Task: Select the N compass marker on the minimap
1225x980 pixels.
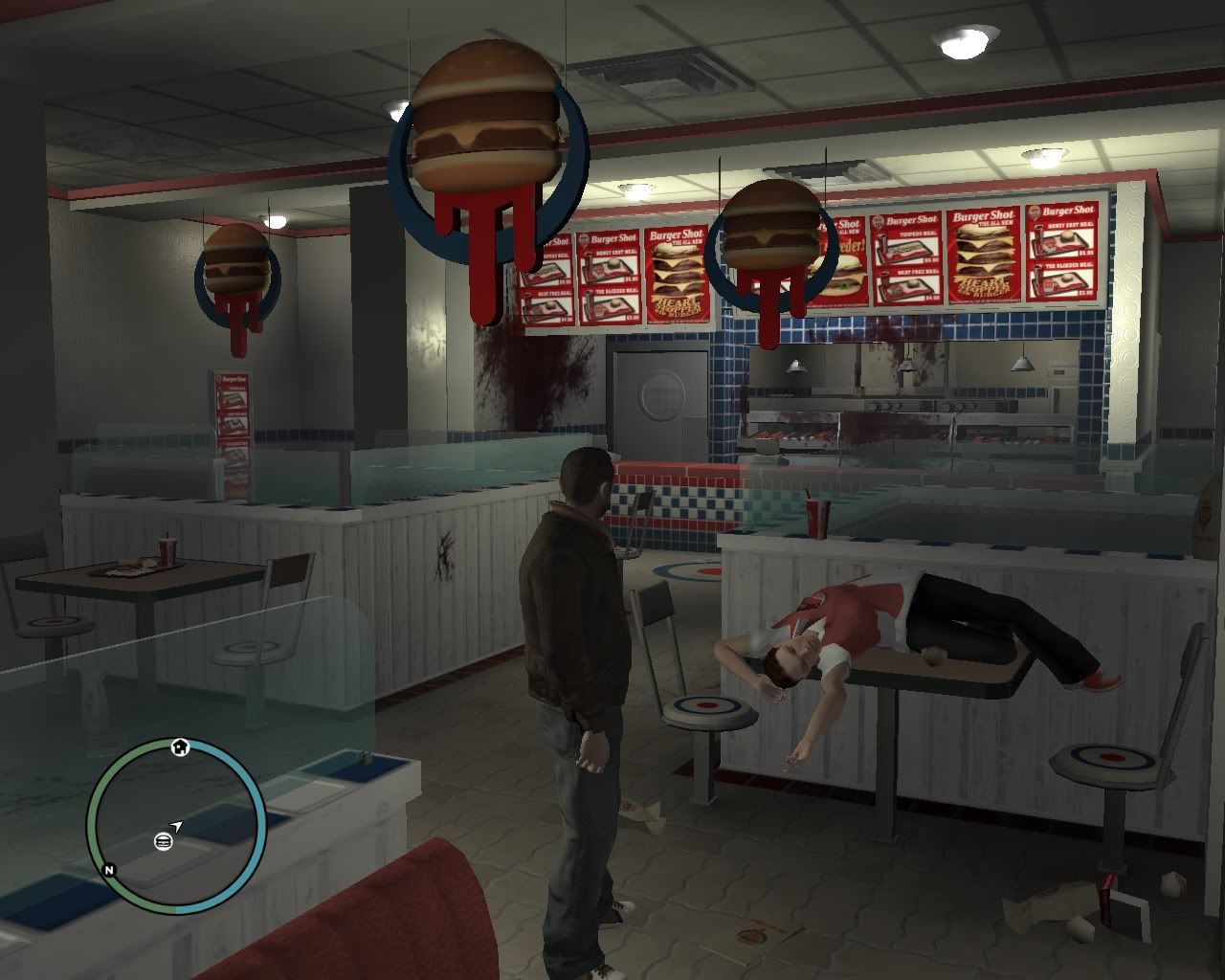Action: [109, 869]
